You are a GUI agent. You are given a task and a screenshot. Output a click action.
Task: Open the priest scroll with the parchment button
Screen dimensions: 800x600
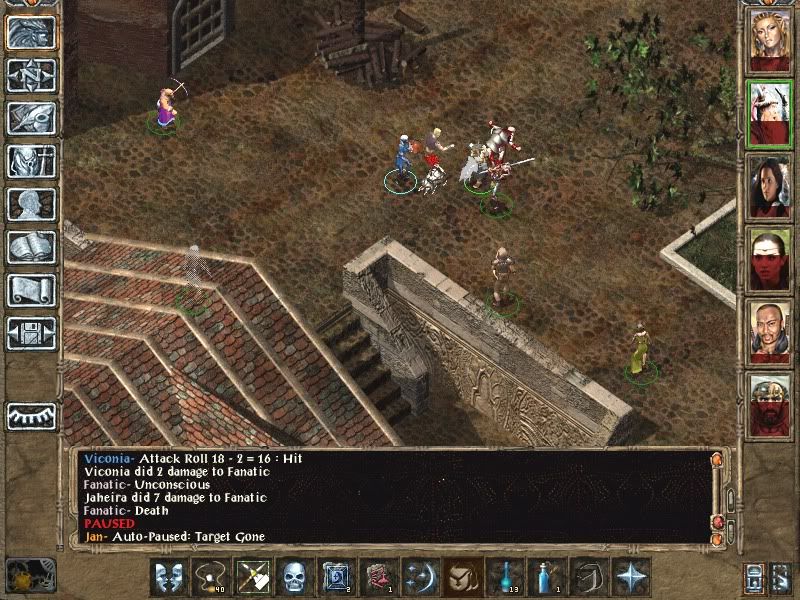(x=32, y=290)
